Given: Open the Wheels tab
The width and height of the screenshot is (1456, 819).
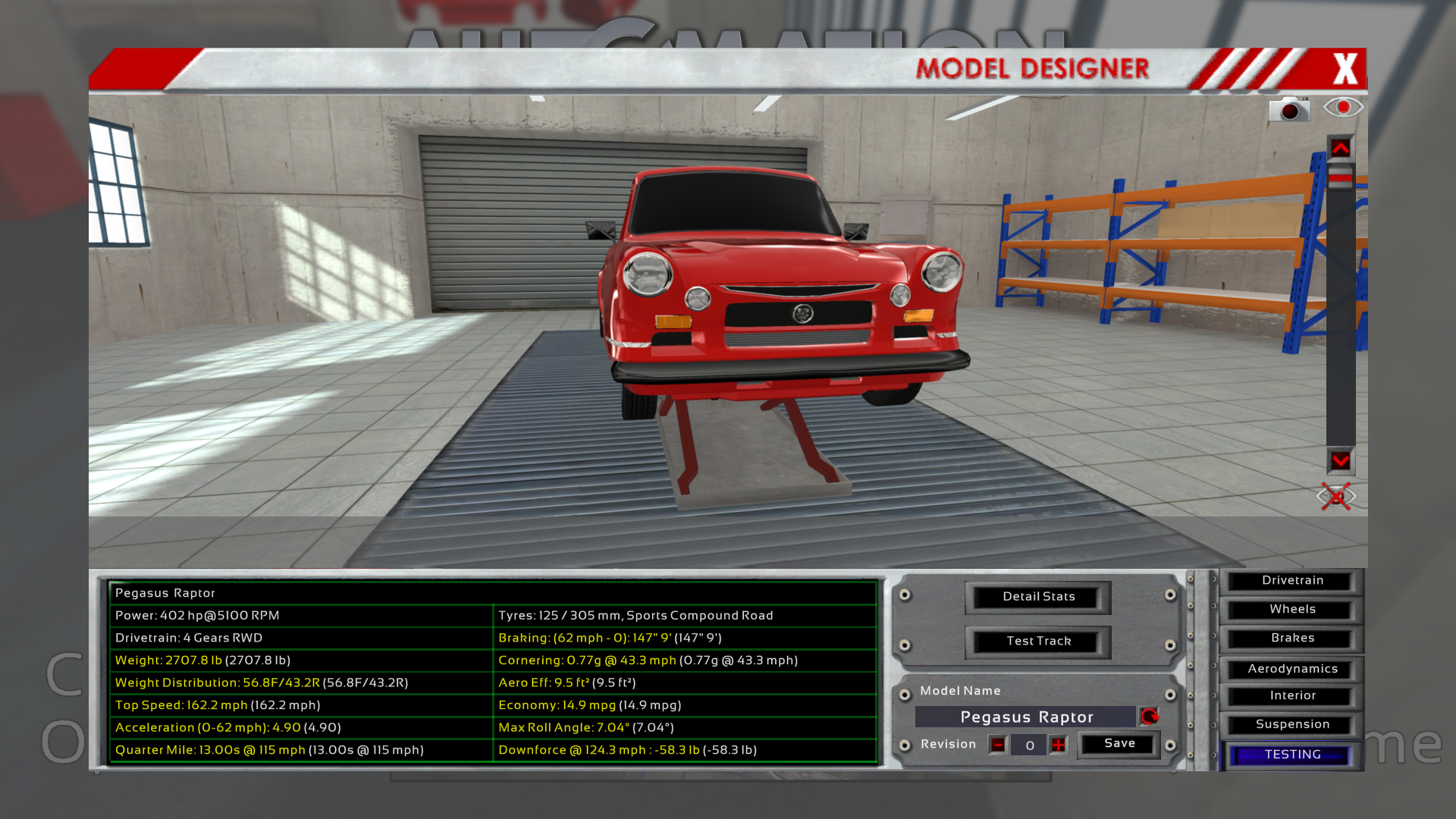Looking at the screenshot, I should [x=1292, y=610].
